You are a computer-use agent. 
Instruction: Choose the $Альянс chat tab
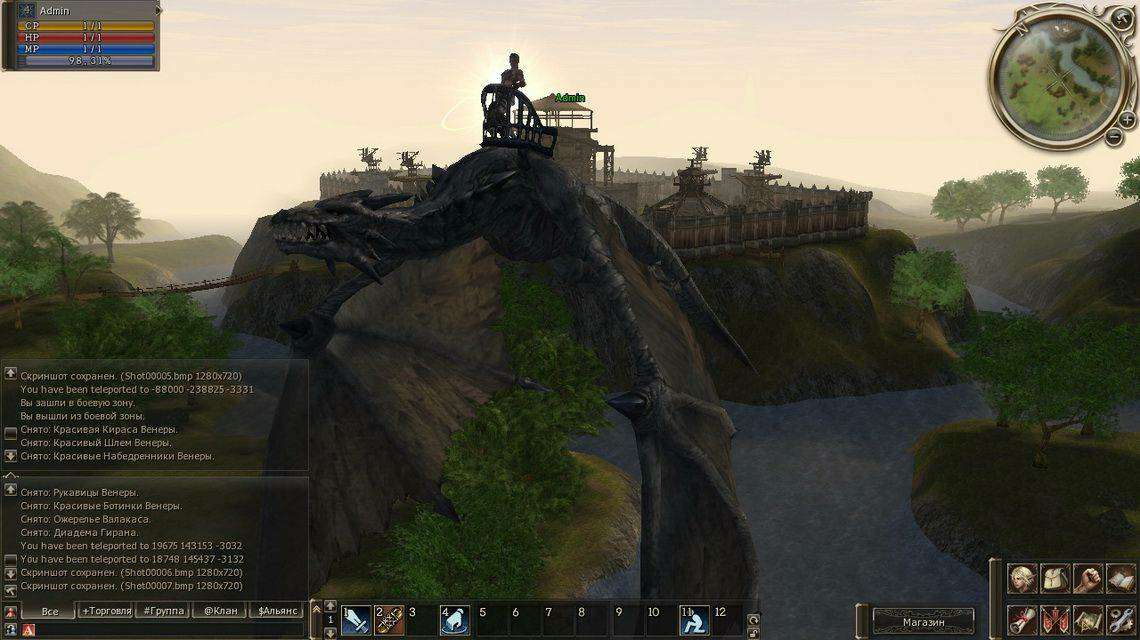pyautogui.click(x=277, y=610)
